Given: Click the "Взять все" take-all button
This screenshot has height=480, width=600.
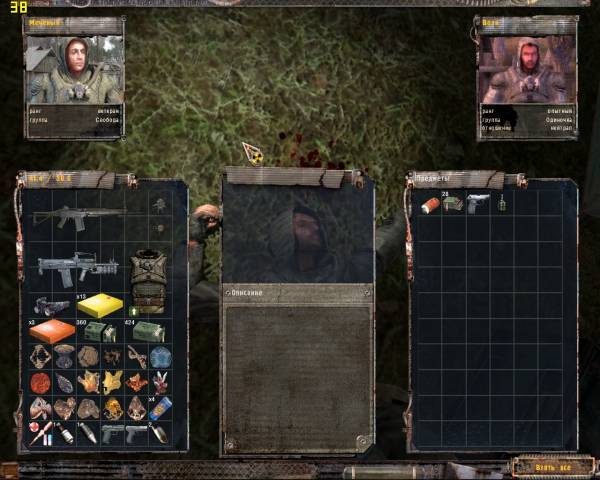Looking at the screenshot, I should click(x=552, y=466).
